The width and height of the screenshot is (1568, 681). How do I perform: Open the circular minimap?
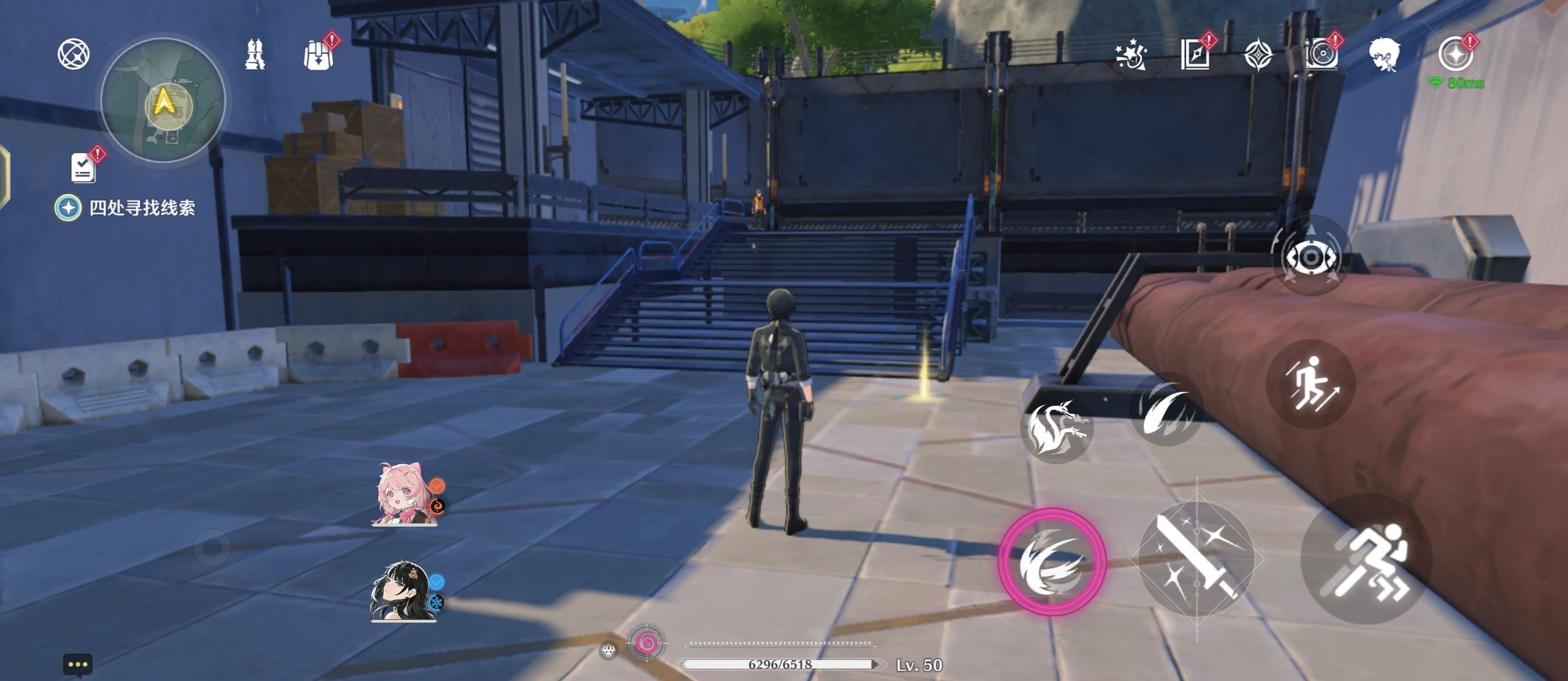point(163,101)
